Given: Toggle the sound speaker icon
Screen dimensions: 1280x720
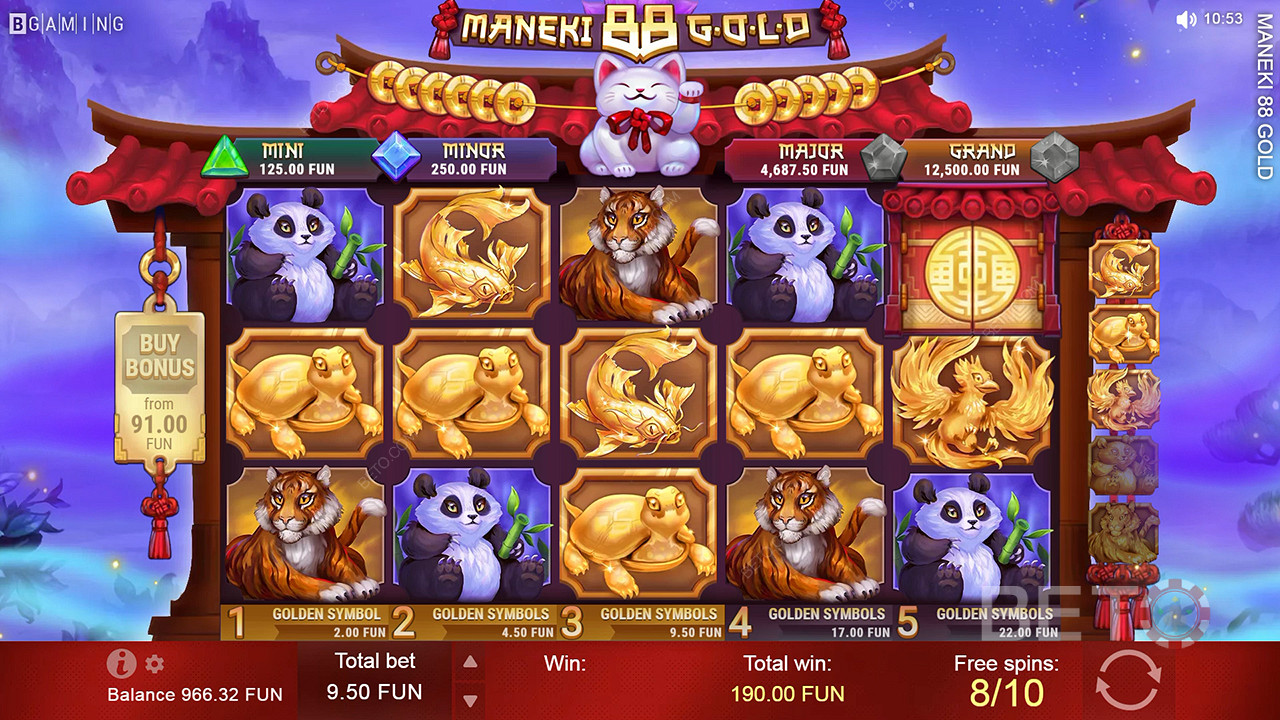Looking at the screenshot, I should coord(1186,19).
